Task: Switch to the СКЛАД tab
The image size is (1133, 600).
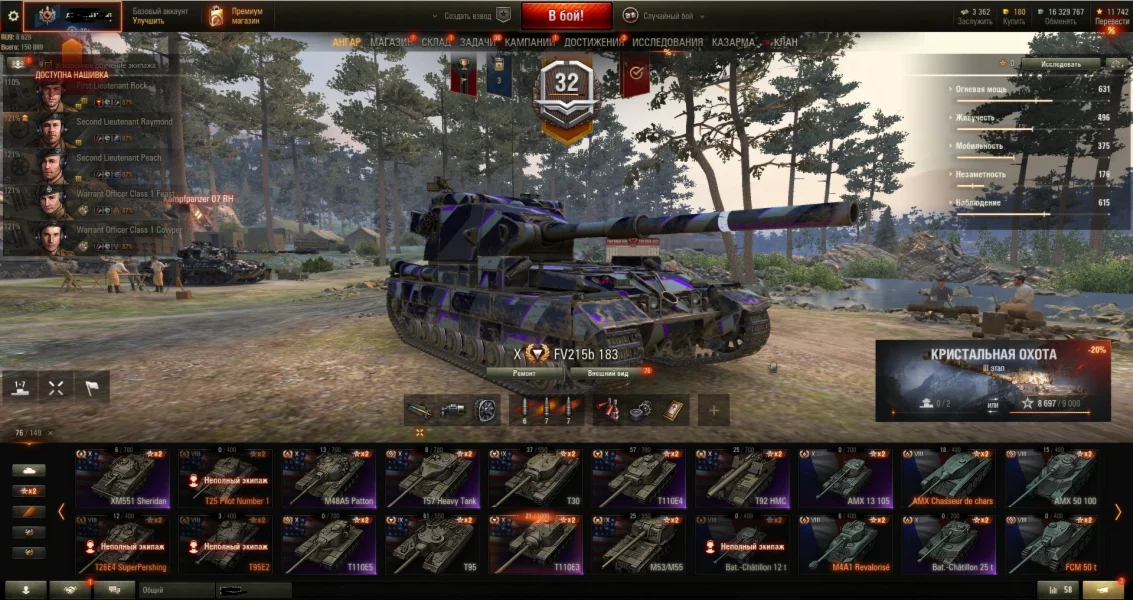Action: (x=436, y=42)
